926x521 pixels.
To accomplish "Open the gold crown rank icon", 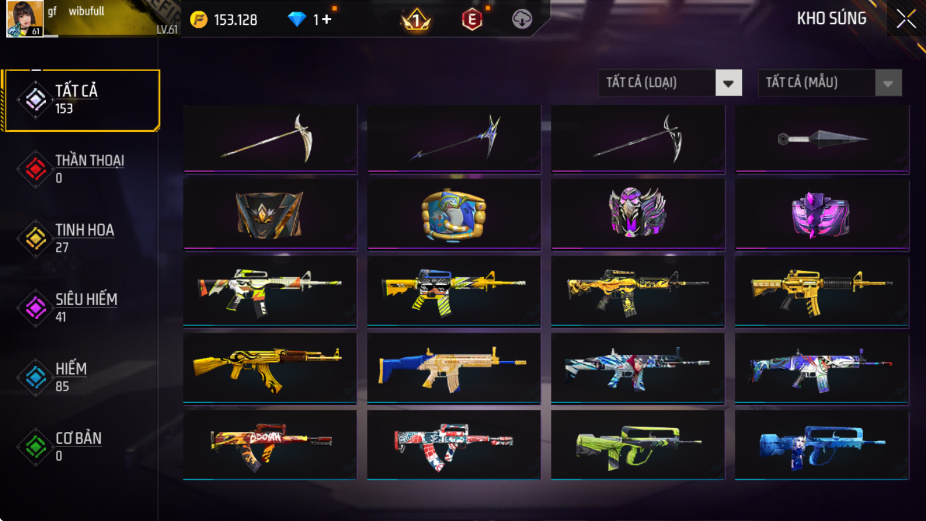I will (415, 20).
